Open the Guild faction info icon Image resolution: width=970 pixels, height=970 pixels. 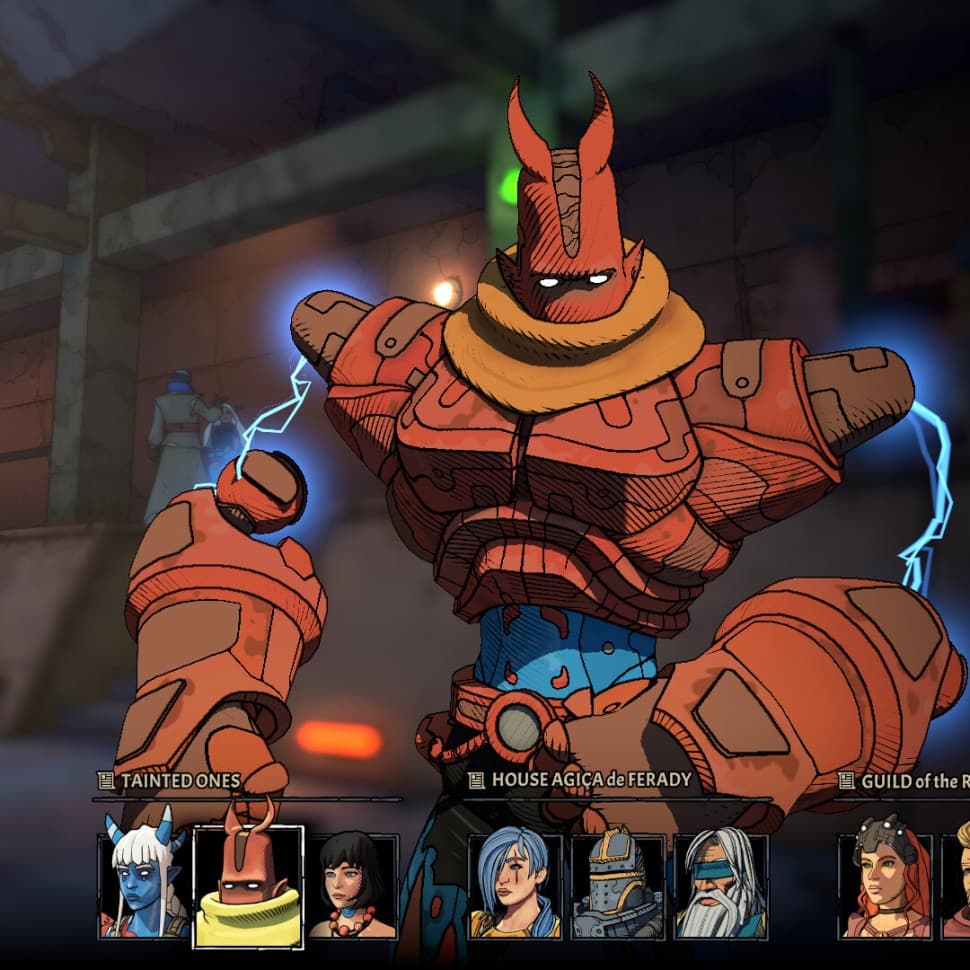coord(847,780)
